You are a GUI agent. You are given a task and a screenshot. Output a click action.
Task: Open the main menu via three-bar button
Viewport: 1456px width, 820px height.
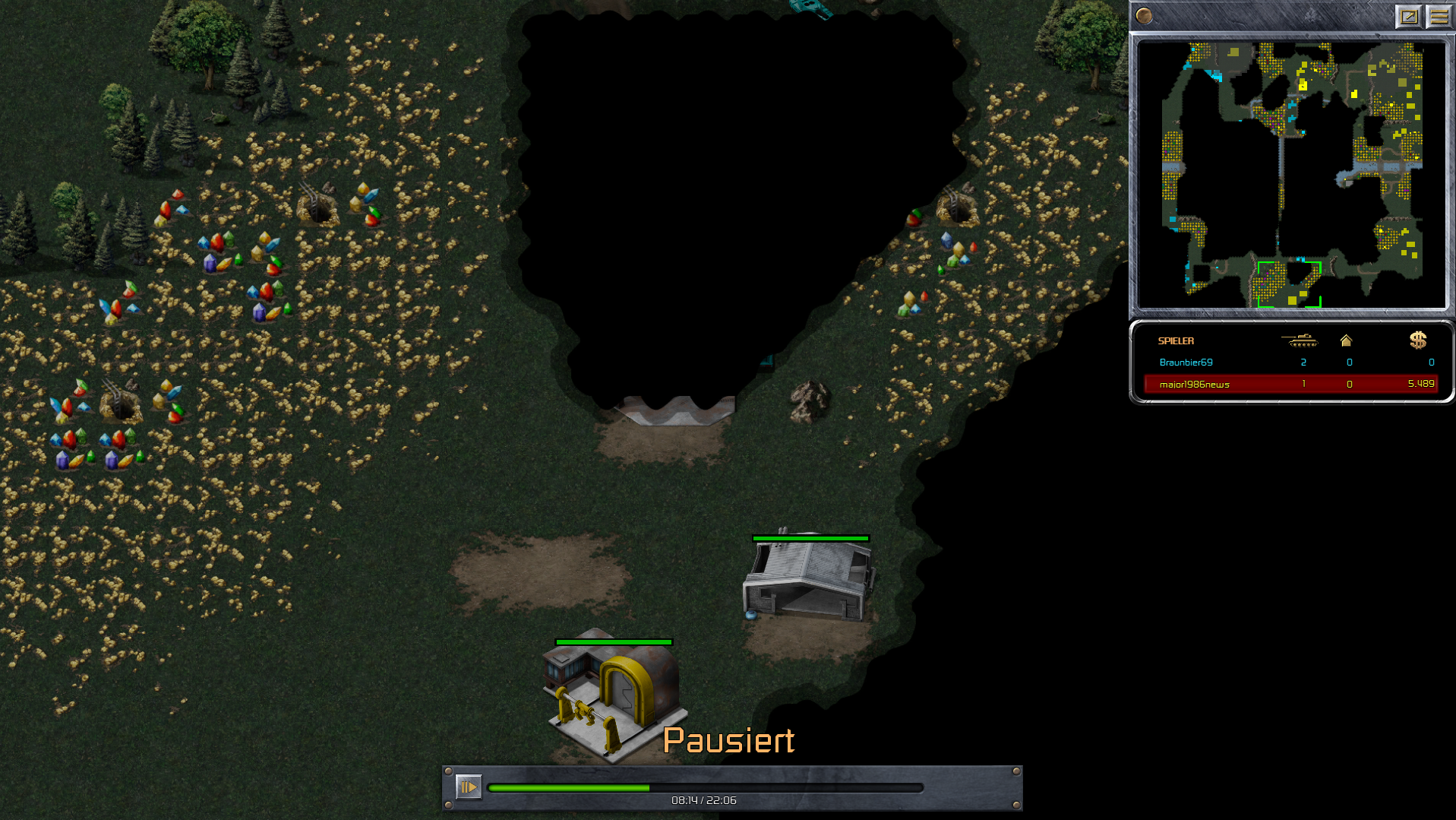click(x=1439, y=16)
